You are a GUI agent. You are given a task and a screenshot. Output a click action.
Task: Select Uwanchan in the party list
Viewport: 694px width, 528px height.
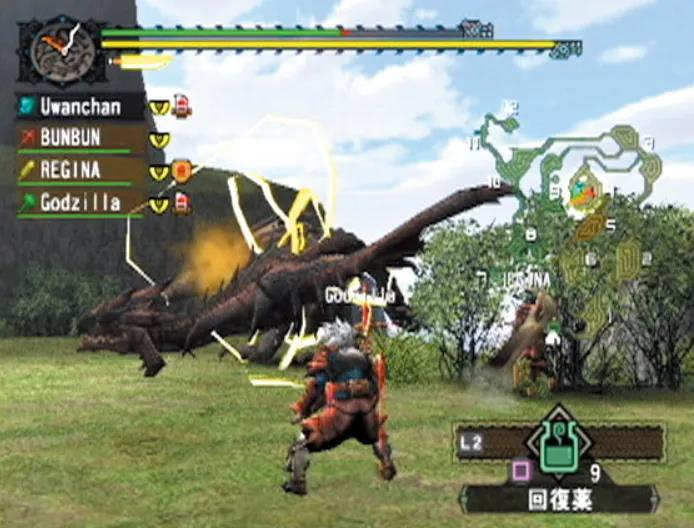click(80, 106)
